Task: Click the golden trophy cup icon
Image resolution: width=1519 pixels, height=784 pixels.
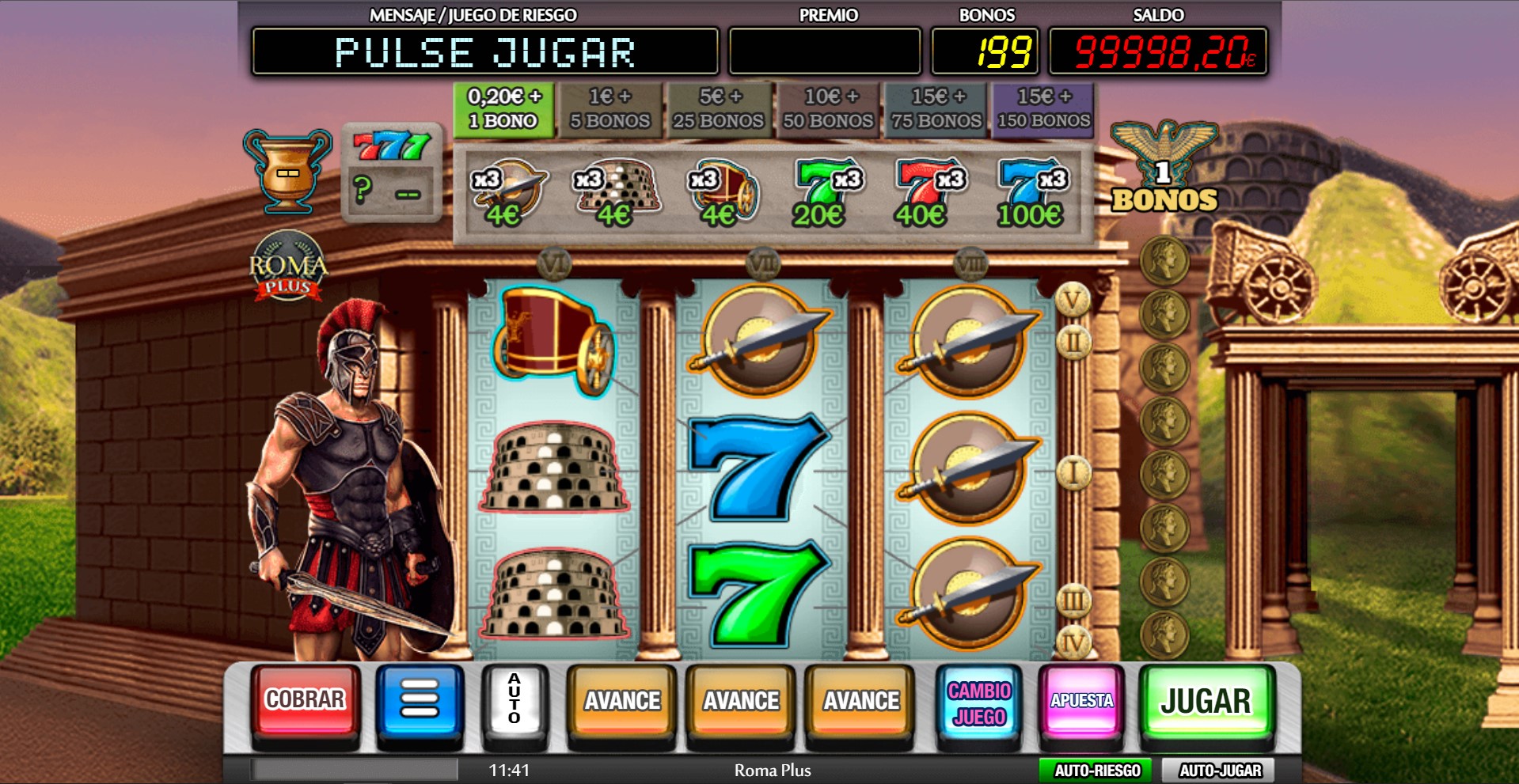Action: pyautogui.click(x=287, y=171)
